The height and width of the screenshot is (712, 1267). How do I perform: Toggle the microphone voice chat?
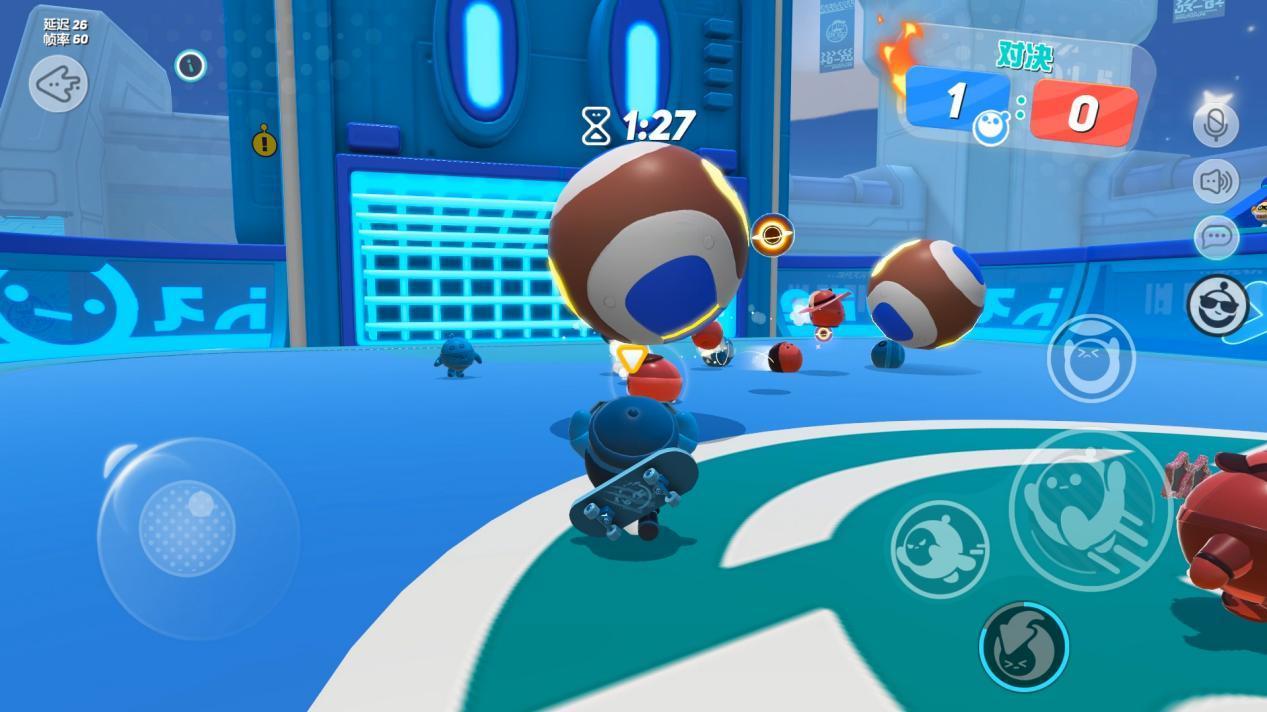pyautogui.click(x=1215, y=124)
